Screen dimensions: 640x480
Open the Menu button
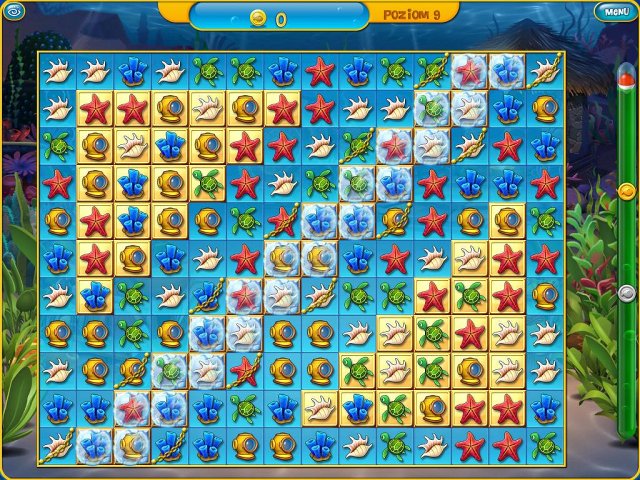(612, 12)
